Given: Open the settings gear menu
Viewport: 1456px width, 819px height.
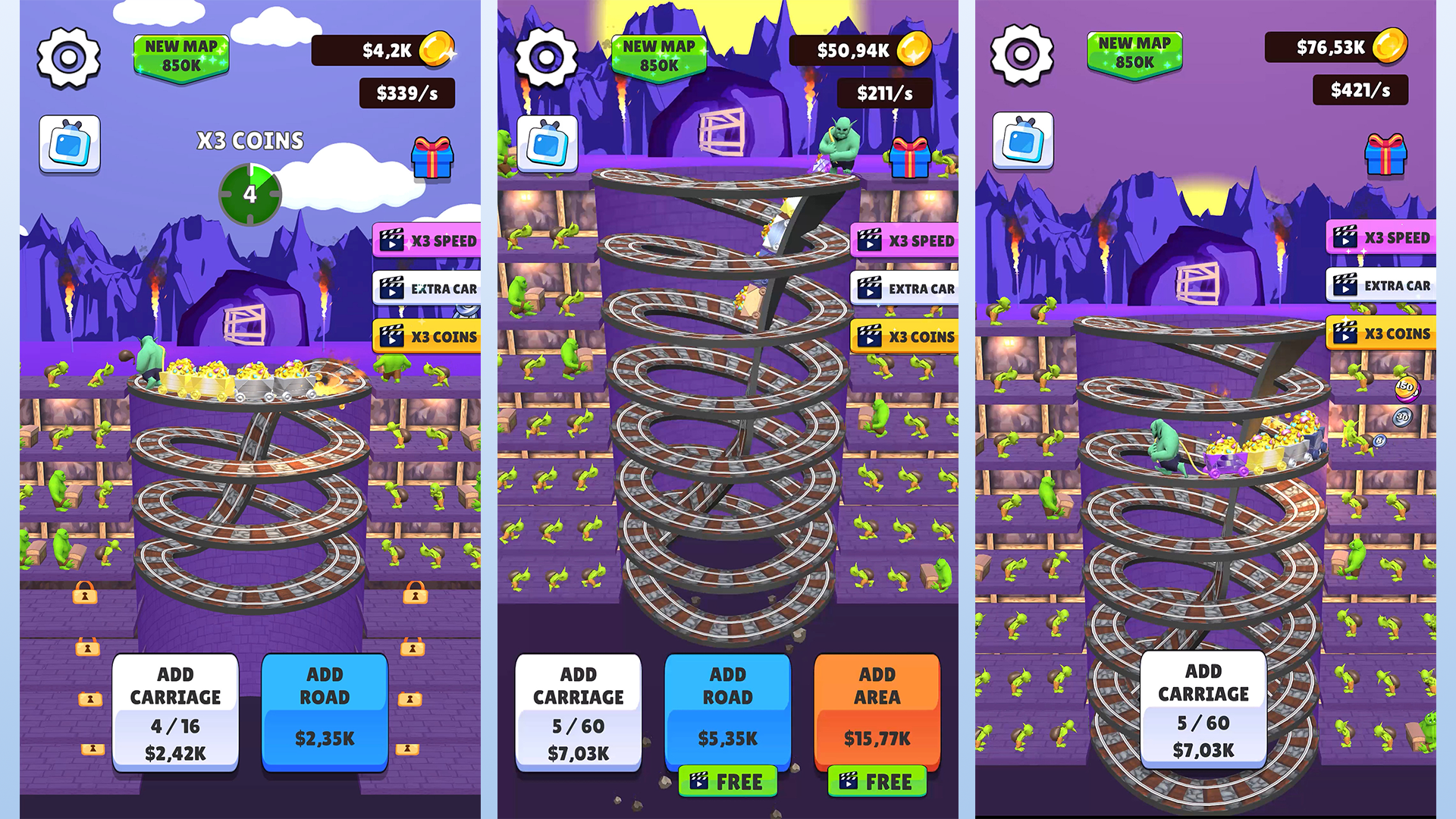Looking at the screenshot, I should 68,57.
